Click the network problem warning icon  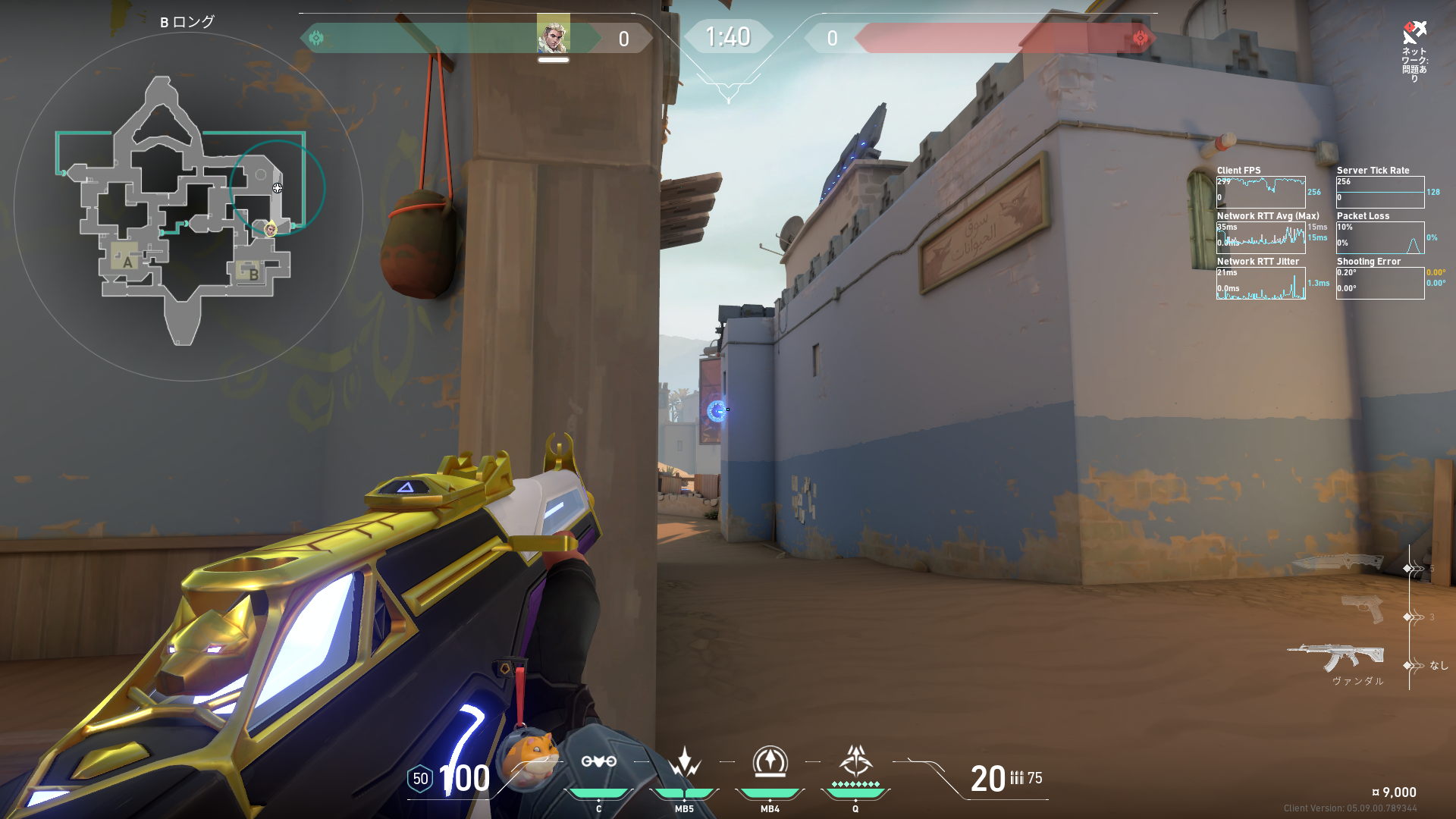tap(1414, 32)
